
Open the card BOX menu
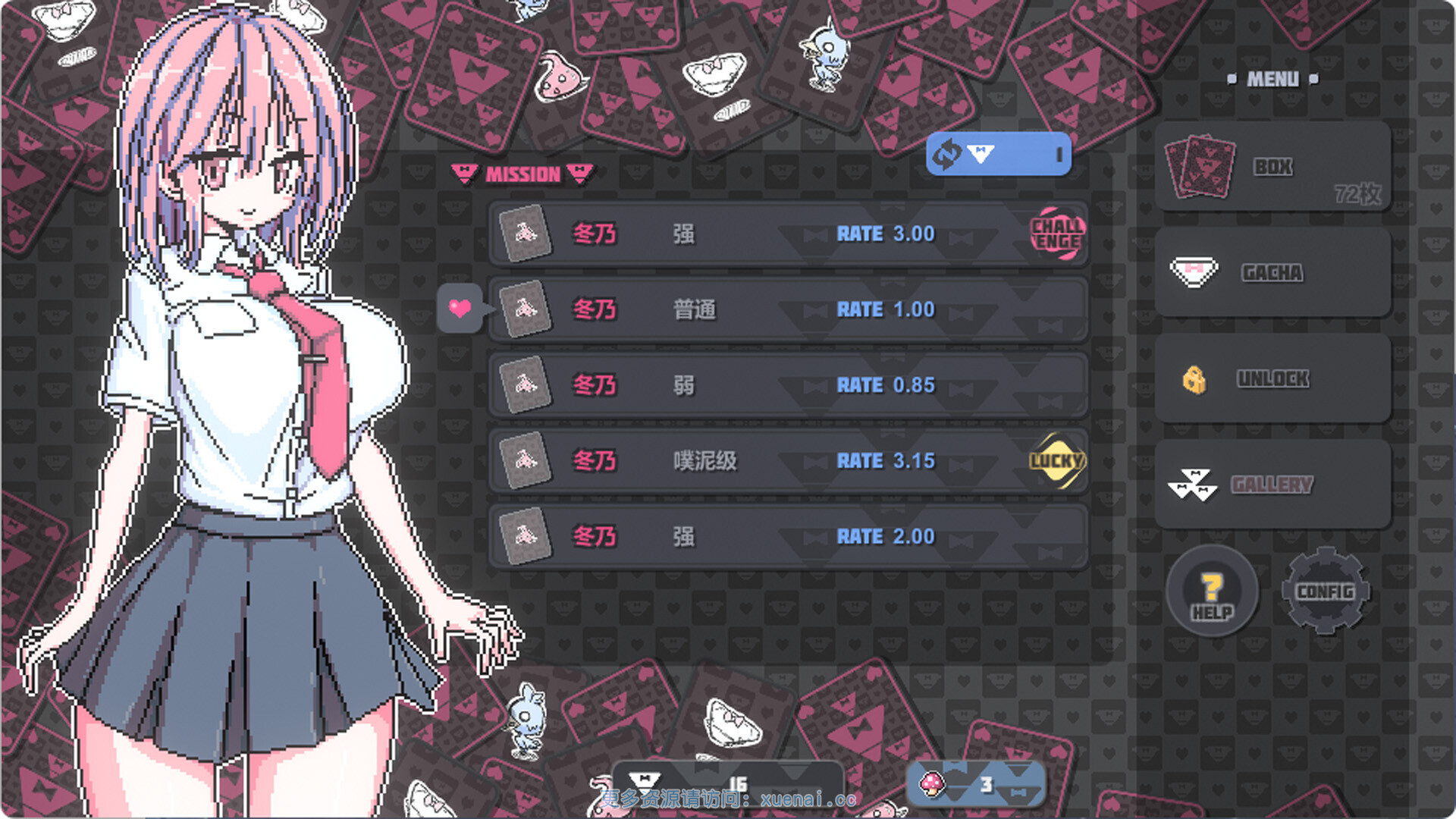pyautogui.click(x=1272, y=167)
